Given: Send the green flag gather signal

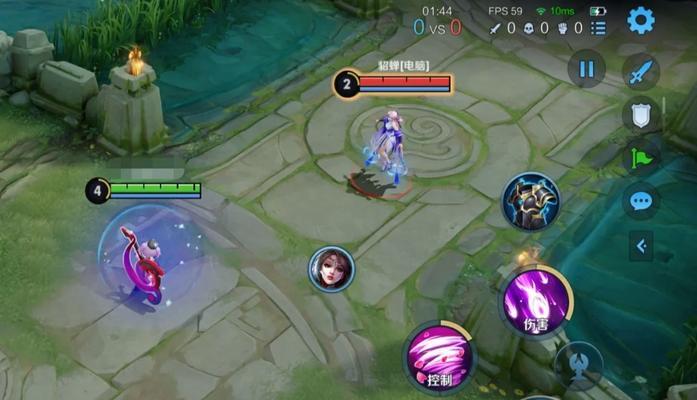Looking at the screenshot, I should coord(640,157).
